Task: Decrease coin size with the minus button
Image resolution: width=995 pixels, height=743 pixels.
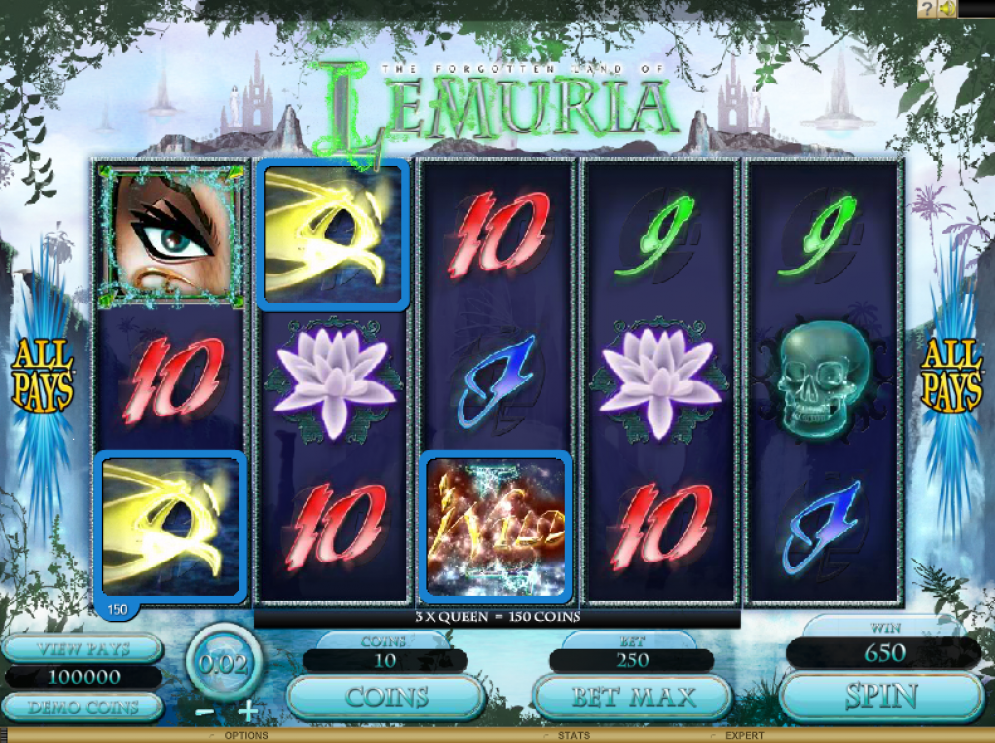Action: [203, 713]
